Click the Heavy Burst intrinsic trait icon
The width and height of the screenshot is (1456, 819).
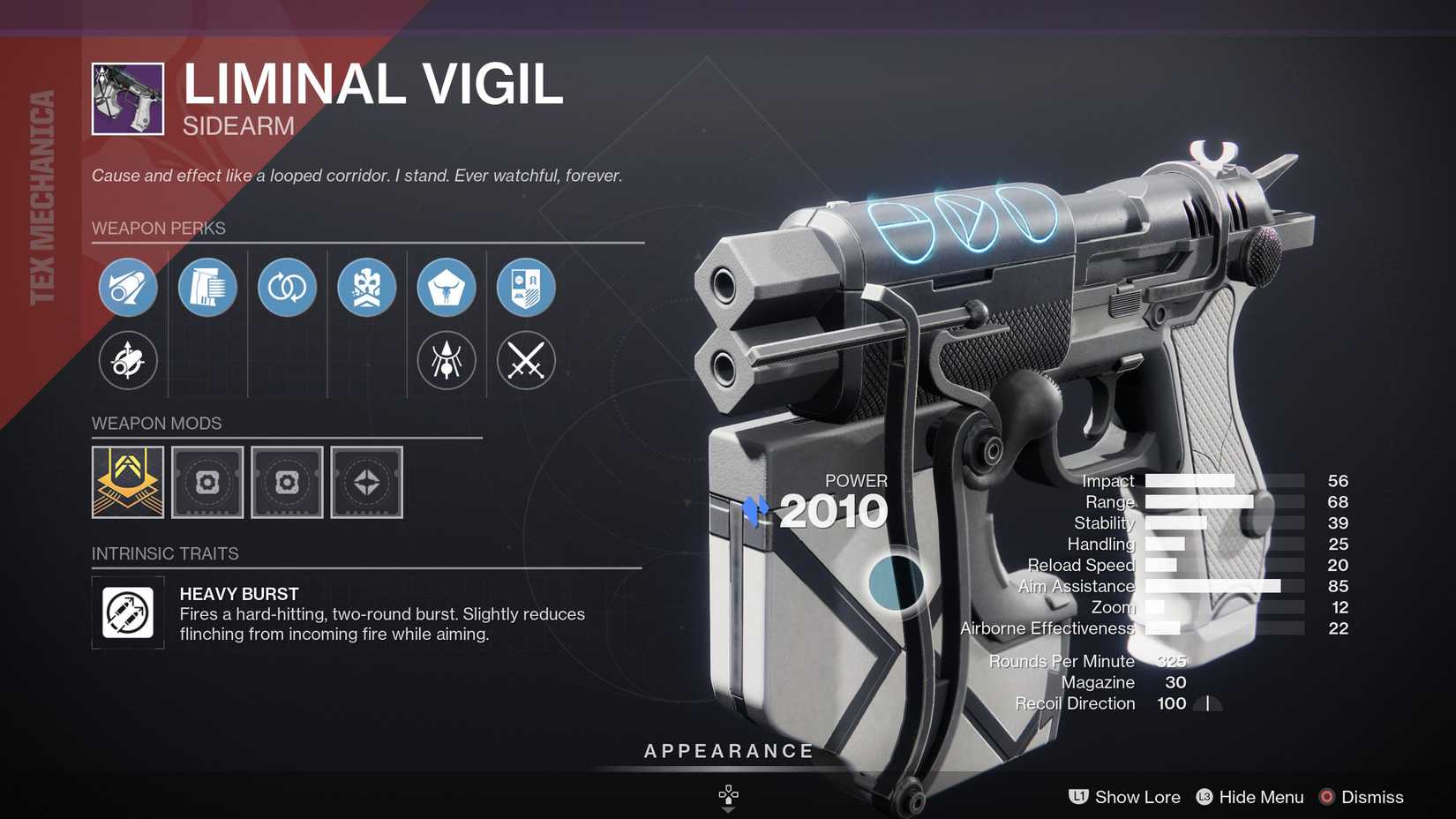point(128,612)
